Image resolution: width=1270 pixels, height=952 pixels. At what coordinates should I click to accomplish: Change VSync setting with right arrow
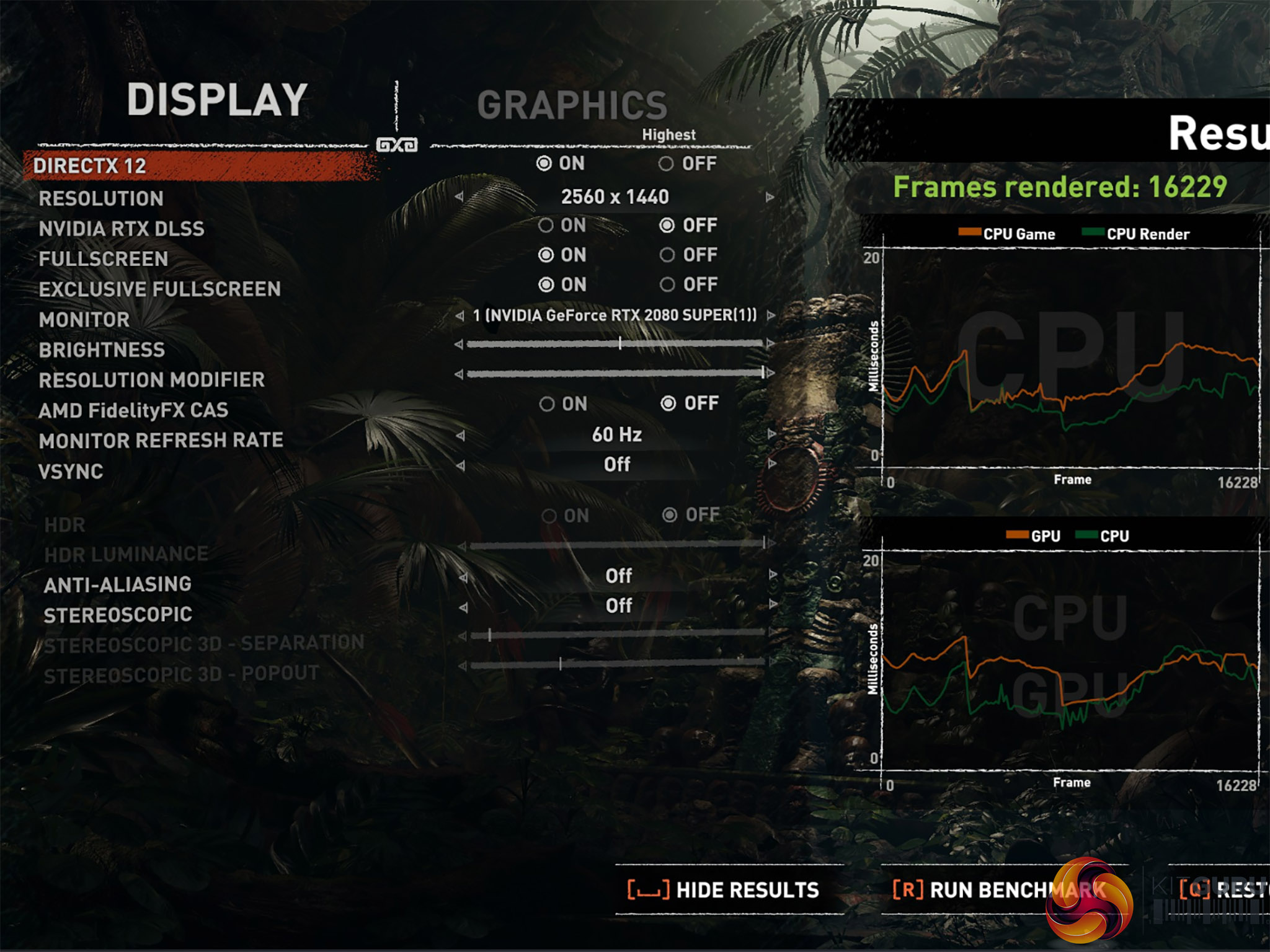pyautogui.click(x=771, y=464)
